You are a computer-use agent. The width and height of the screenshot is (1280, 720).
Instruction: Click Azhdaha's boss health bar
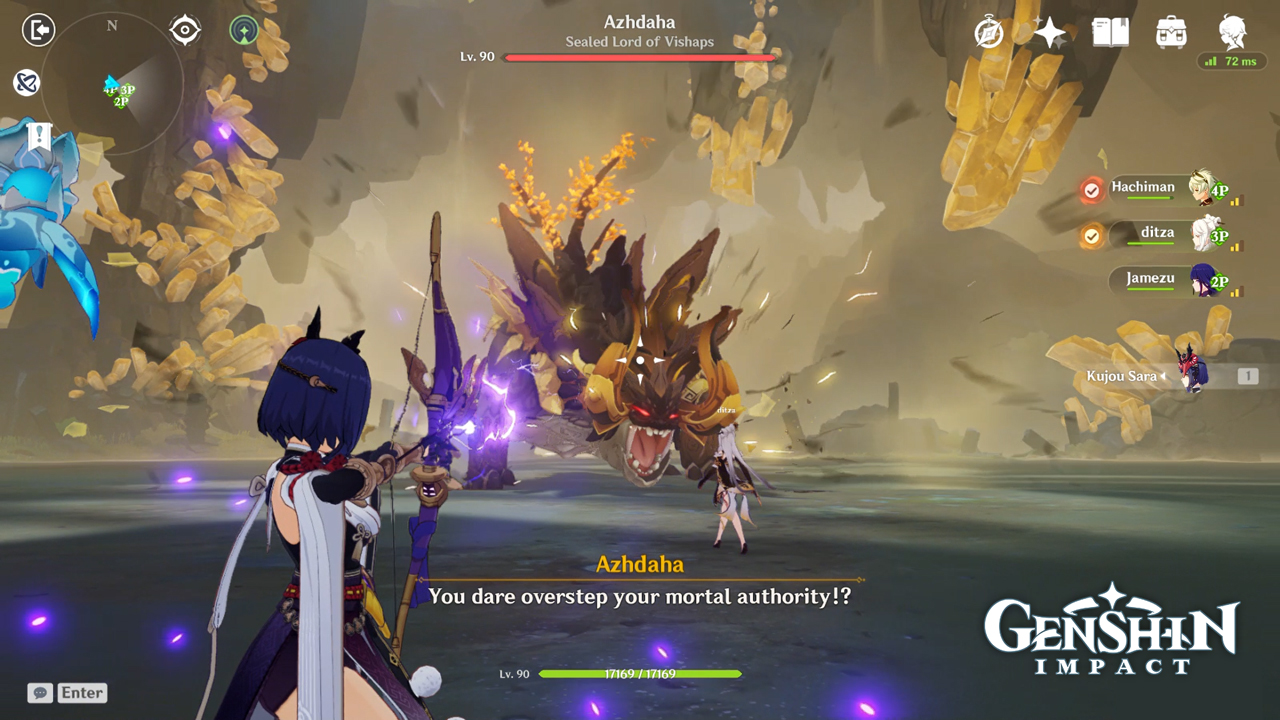click(x=640, y=57)
